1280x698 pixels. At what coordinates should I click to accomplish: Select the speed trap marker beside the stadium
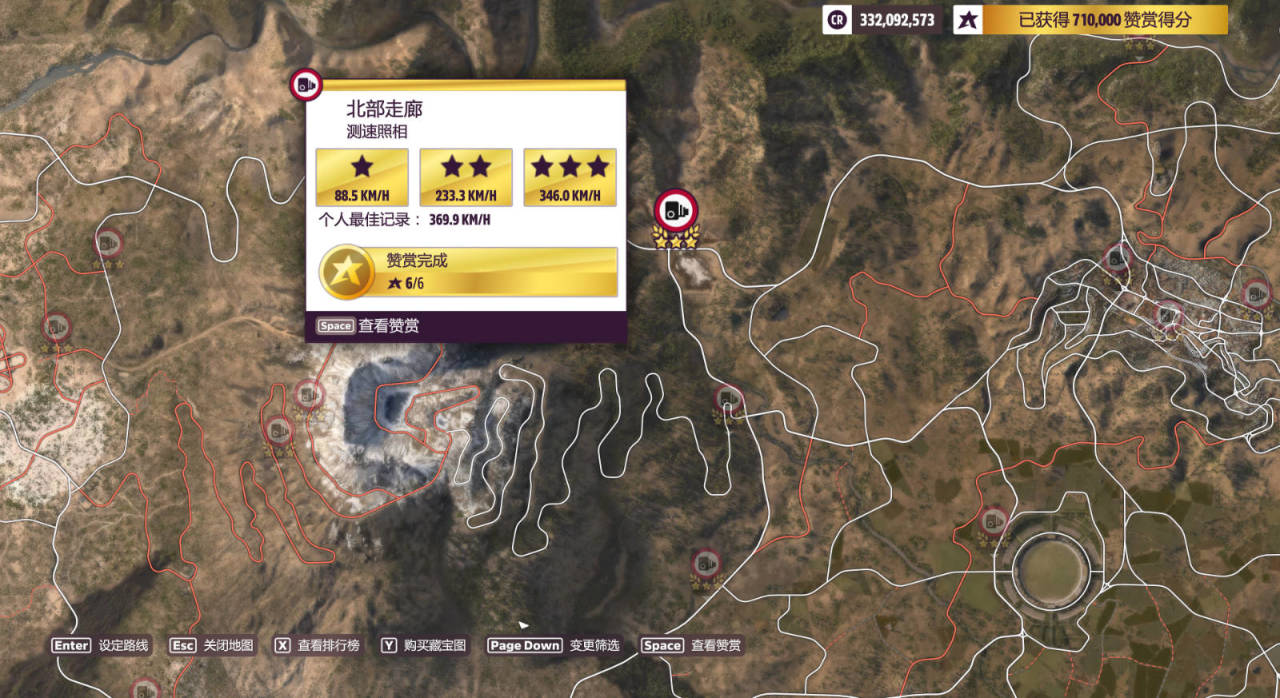coord(993,523)
